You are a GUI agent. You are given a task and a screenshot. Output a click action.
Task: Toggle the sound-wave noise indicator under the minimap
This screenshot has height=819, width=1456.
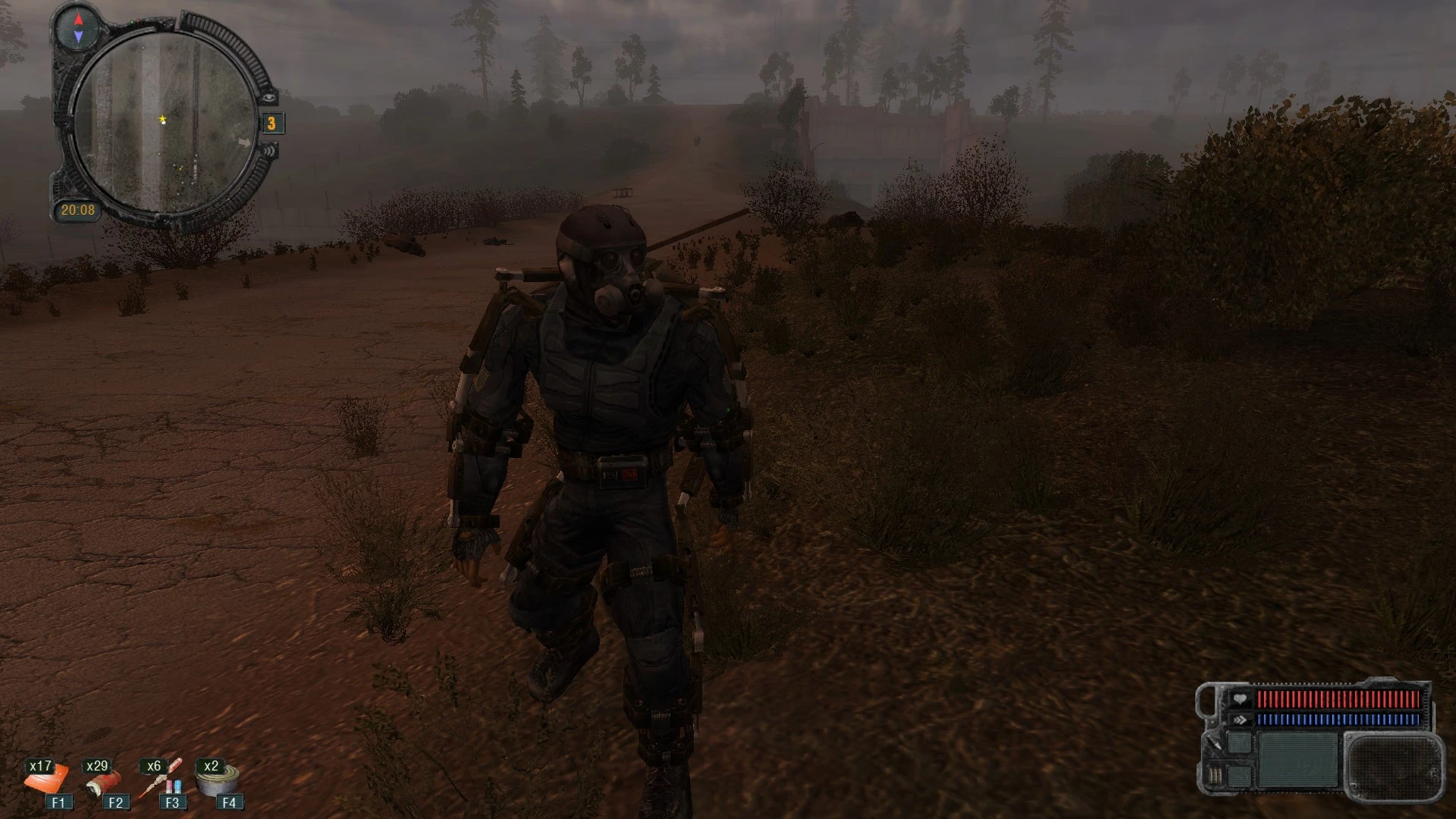(x=270, y=151)
